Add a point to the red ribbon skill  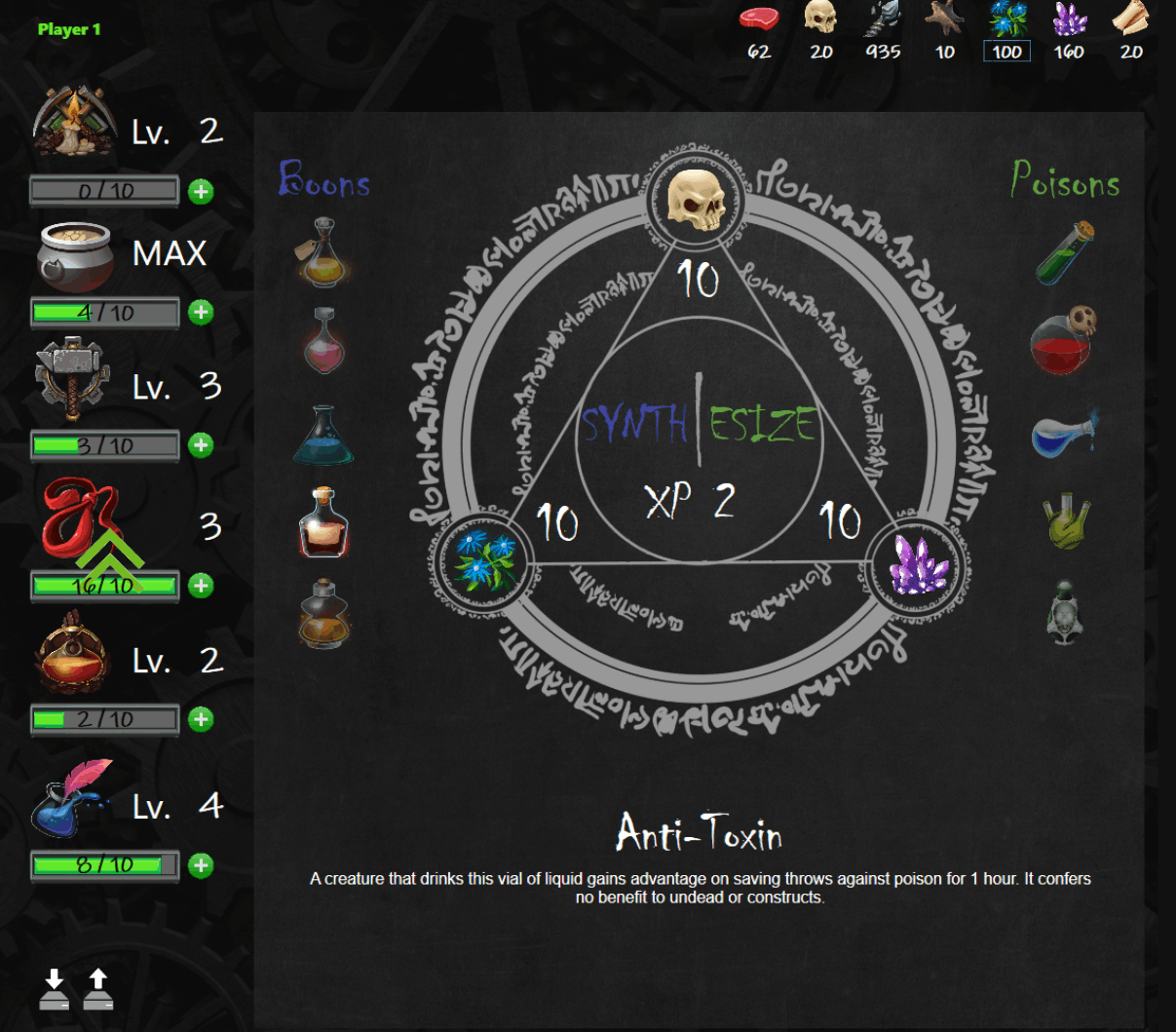click(x=201, y=585)
